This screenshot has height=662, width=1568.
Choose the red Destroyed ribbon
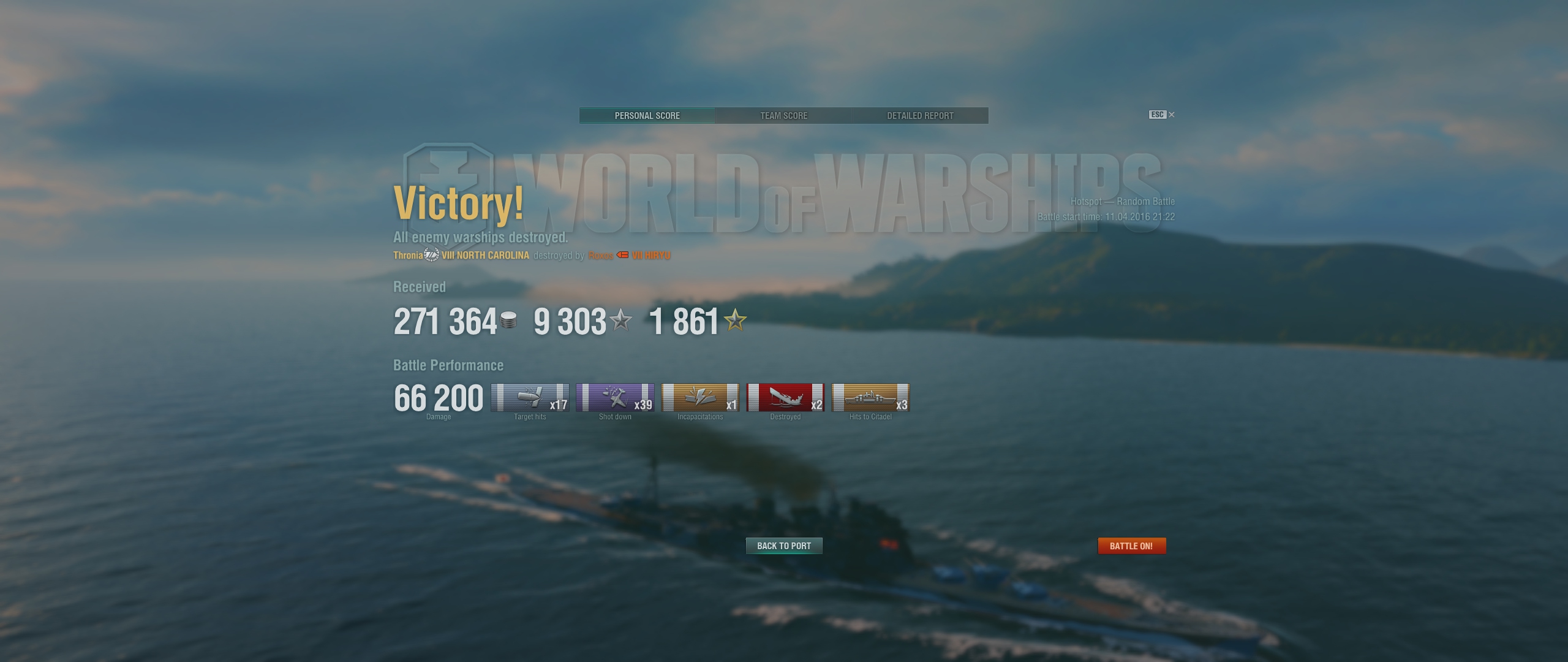[x=785, y=397]
